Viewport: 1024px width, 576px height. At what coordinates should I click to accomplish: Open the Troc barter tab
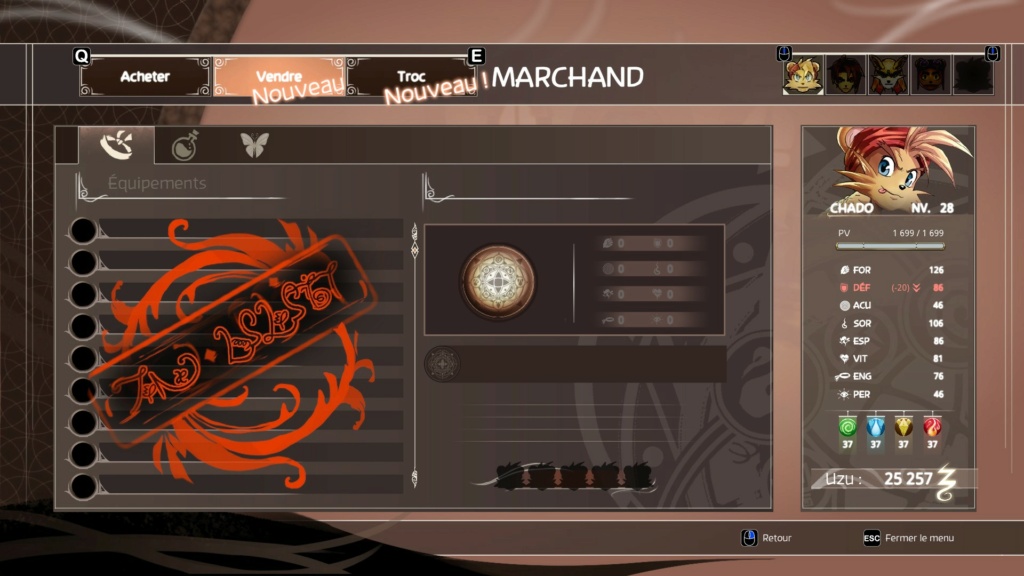coord(411,77)
